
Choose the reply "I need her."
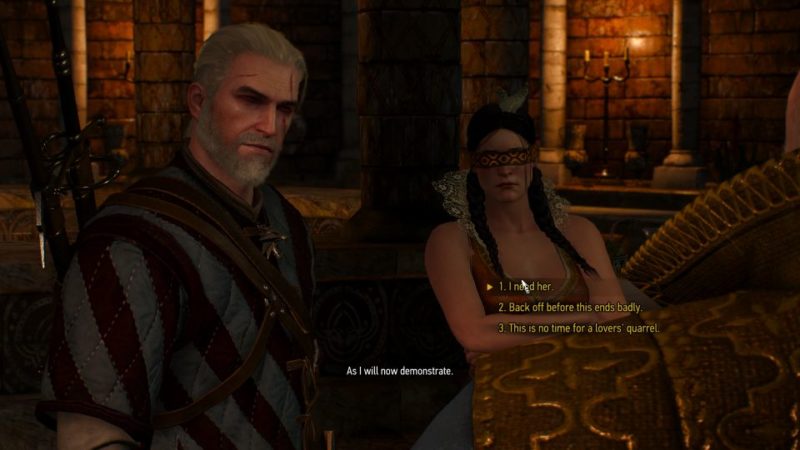[524, 288]
